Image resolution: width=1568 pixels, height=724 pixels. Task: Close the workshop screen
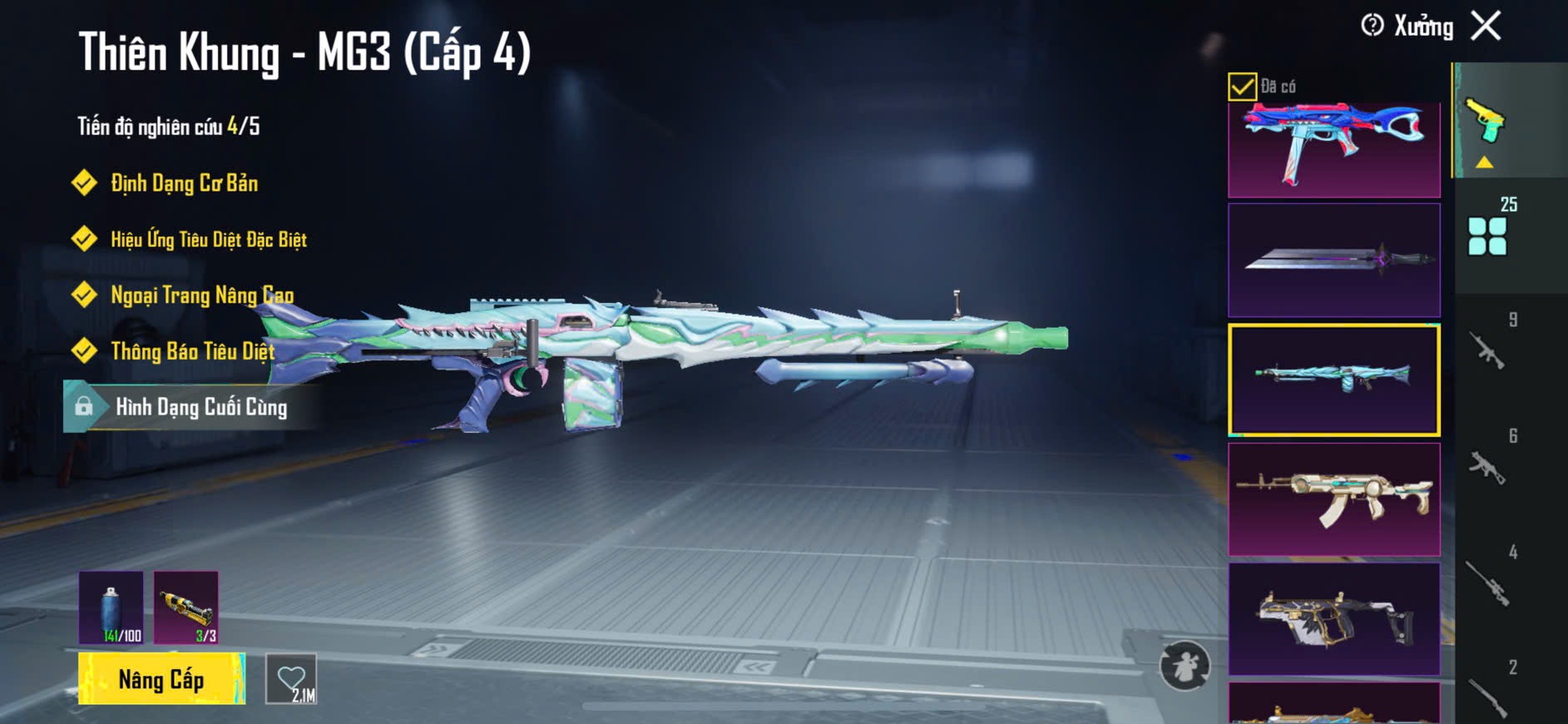[1486, 26]
